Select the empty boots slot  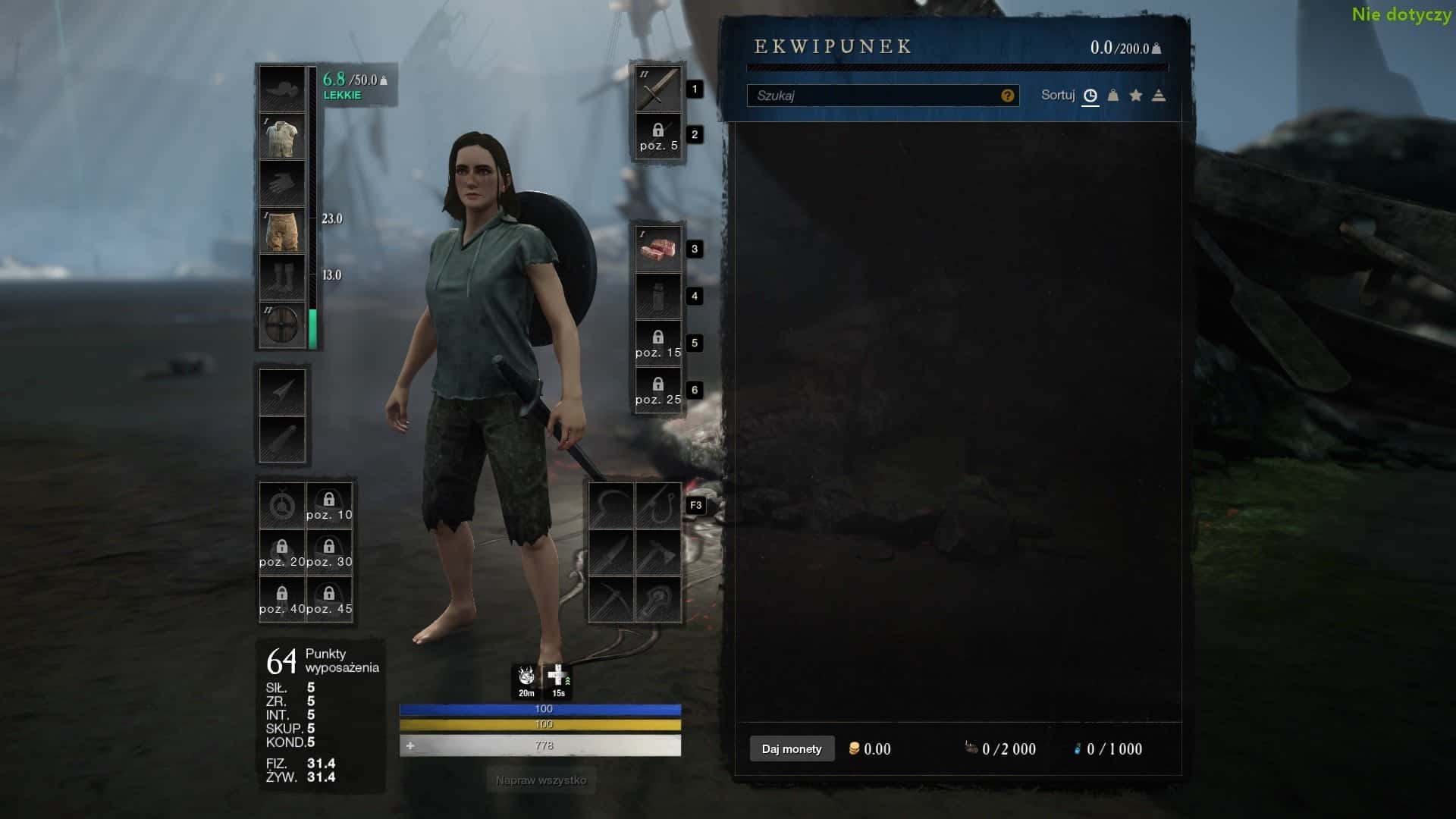tap(282, 278)
